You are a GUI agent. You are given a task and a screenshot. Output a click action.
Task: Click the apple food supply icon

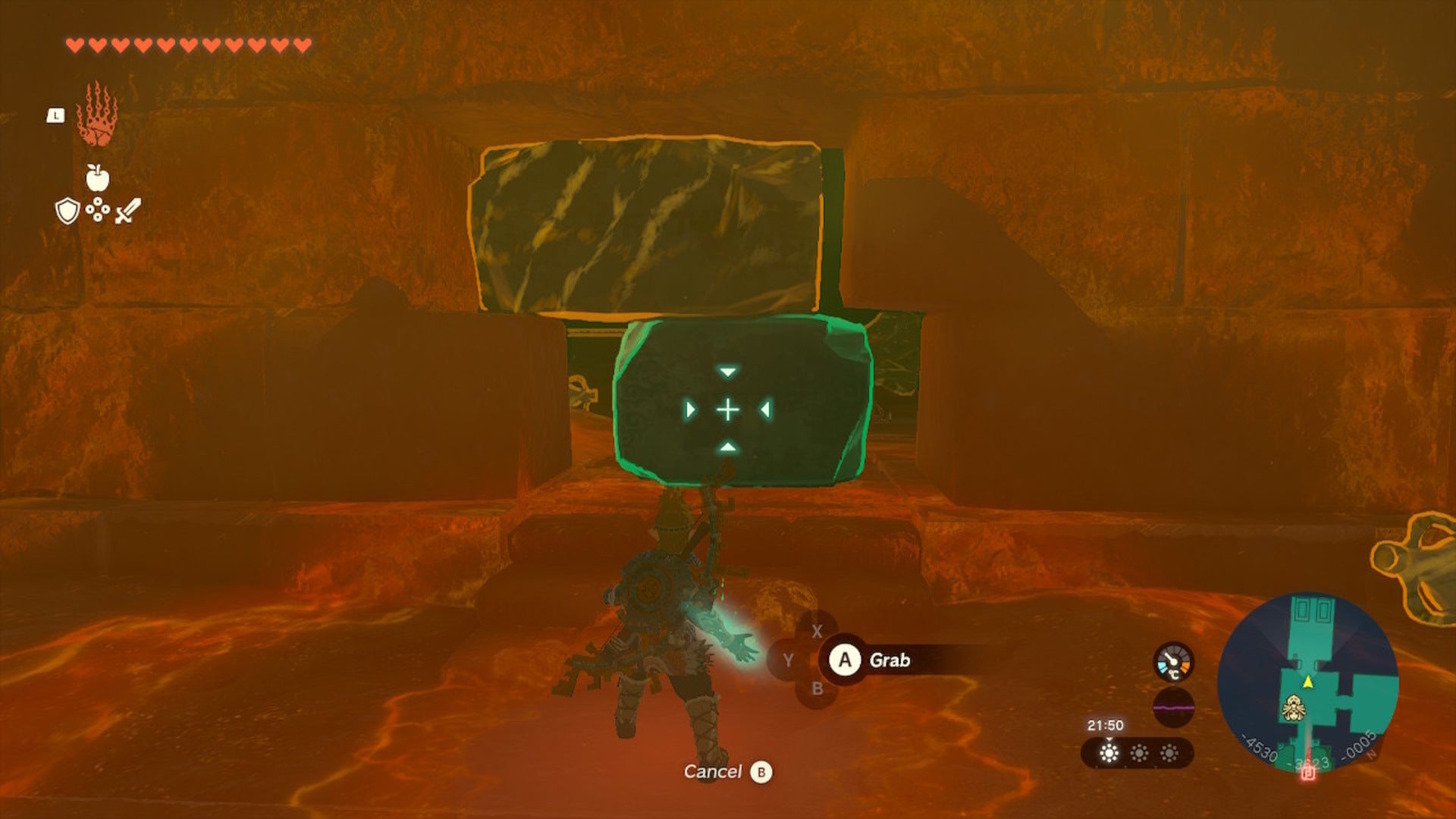(x=97, y=177)
